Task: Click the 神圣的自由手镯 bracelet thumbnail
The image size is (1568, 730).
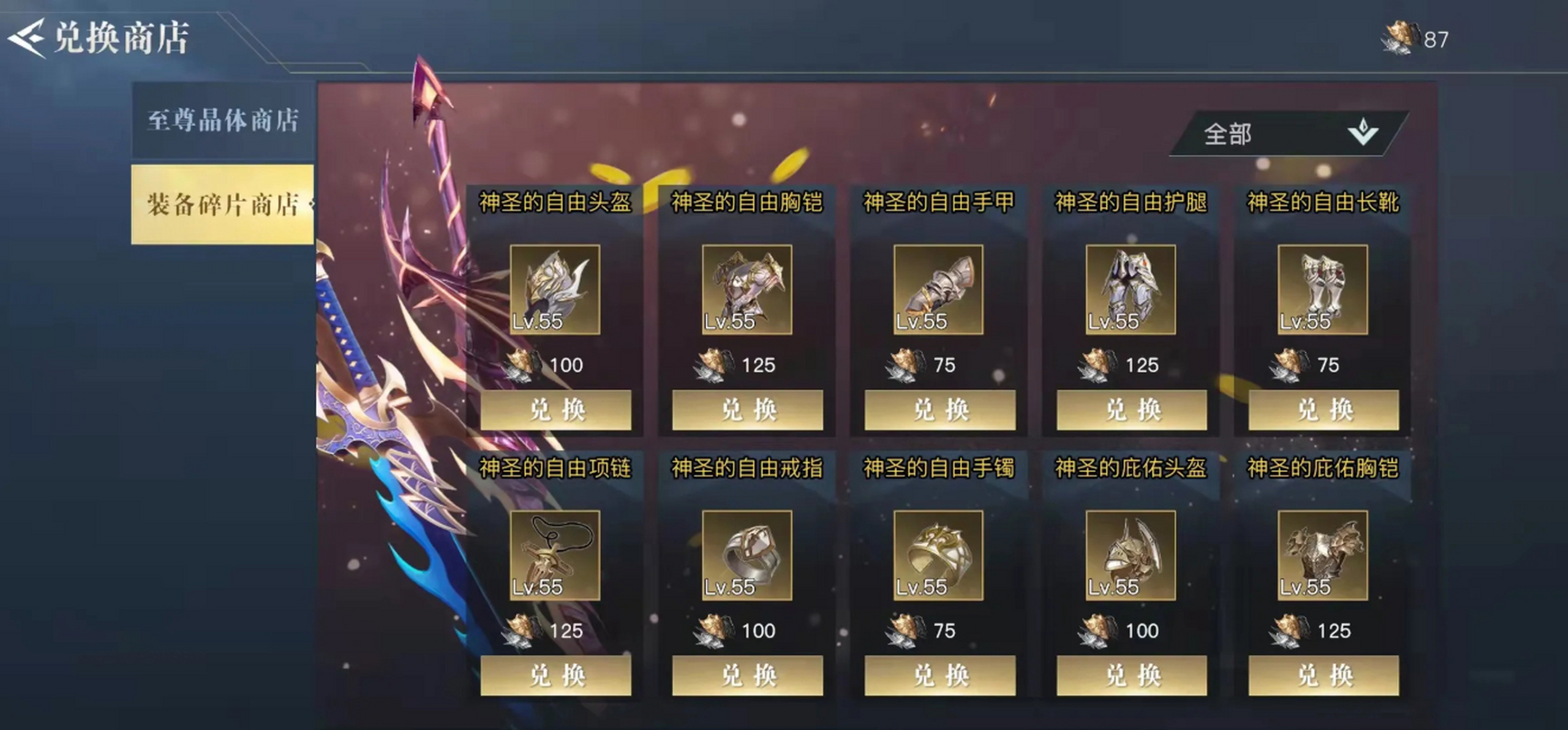Action: 939,556
